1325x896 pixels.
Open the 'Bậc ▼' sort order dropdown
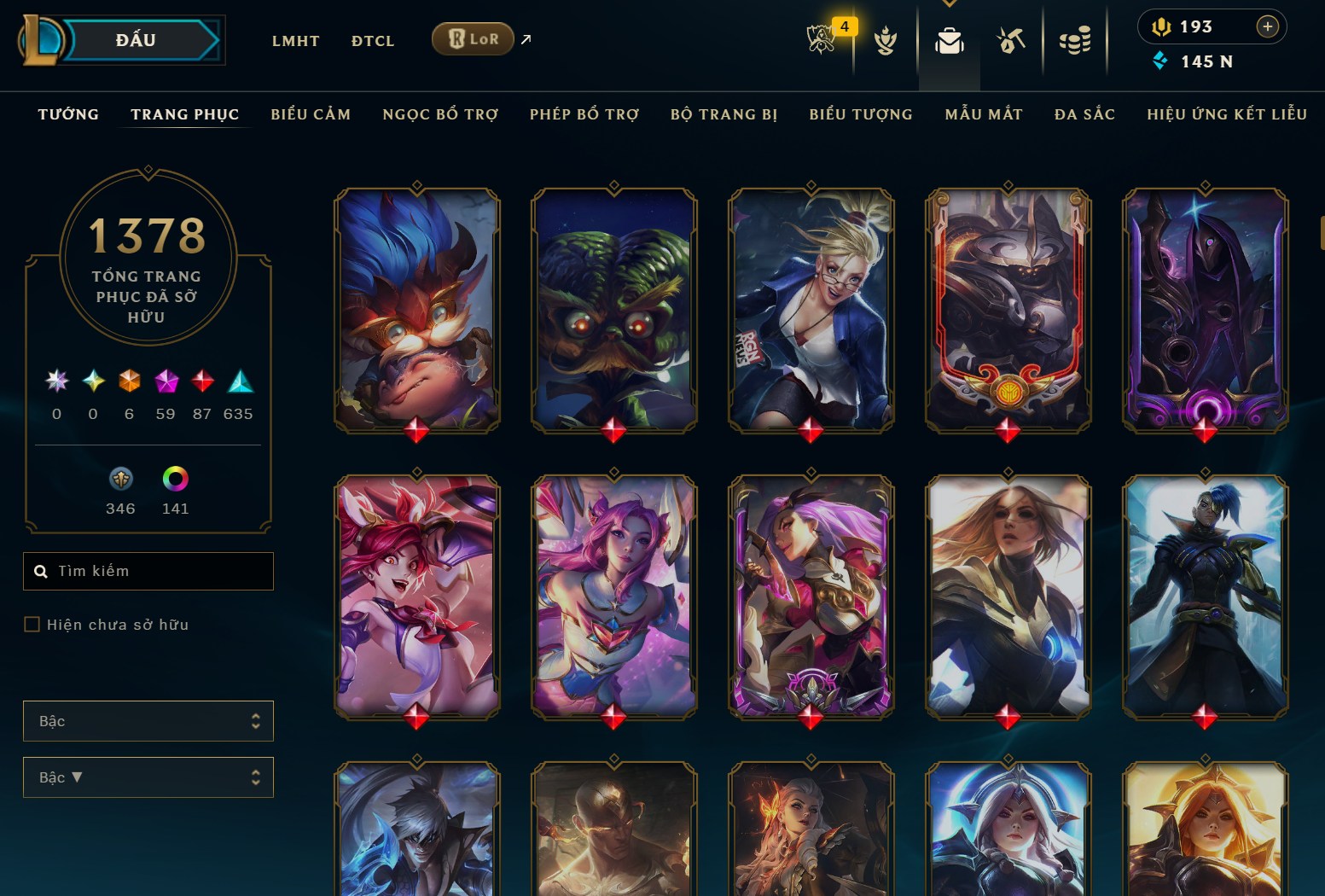(148, 777)
